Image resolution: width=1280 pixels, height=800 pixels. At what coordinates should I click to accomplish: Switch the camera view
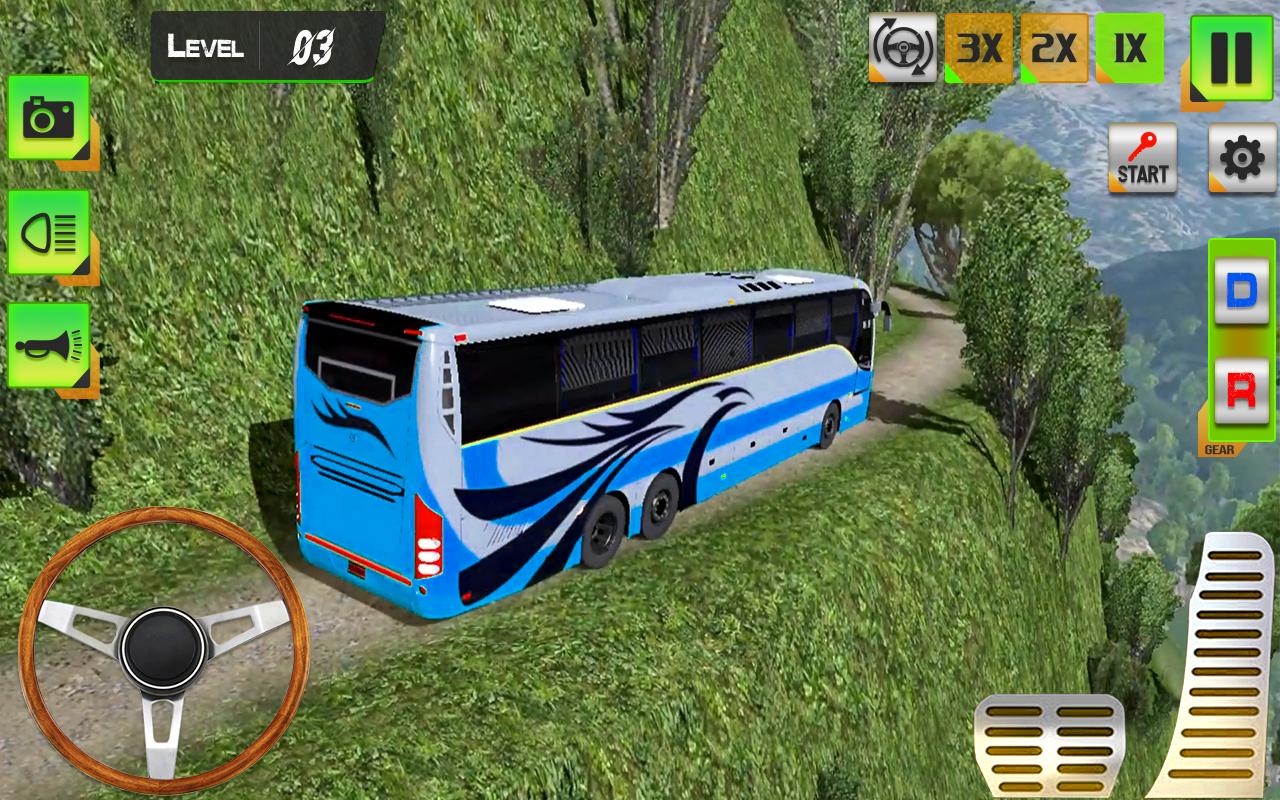[x=48, y=118]
